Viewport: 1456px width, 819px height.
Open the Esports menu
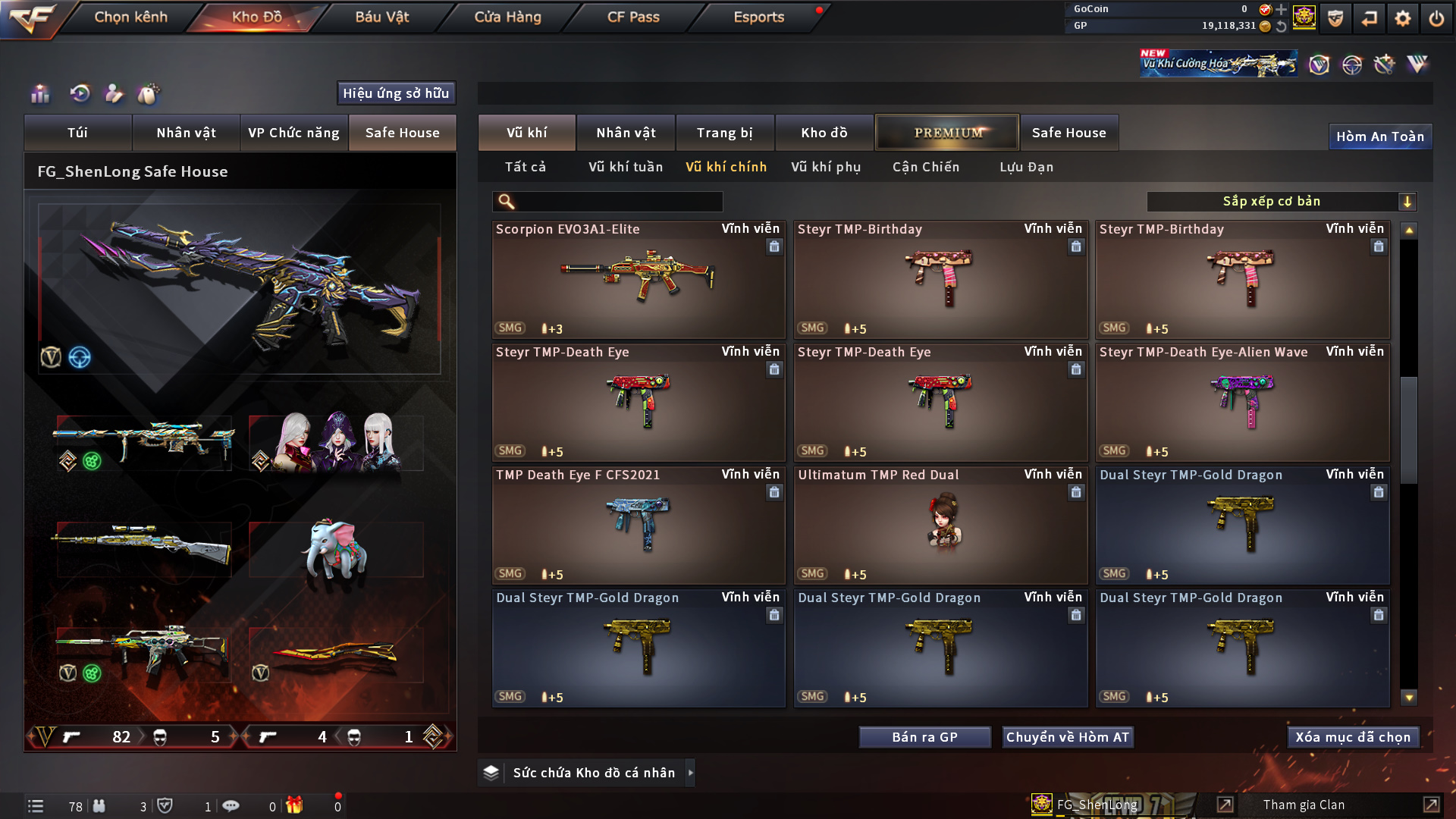click(758, 17)
